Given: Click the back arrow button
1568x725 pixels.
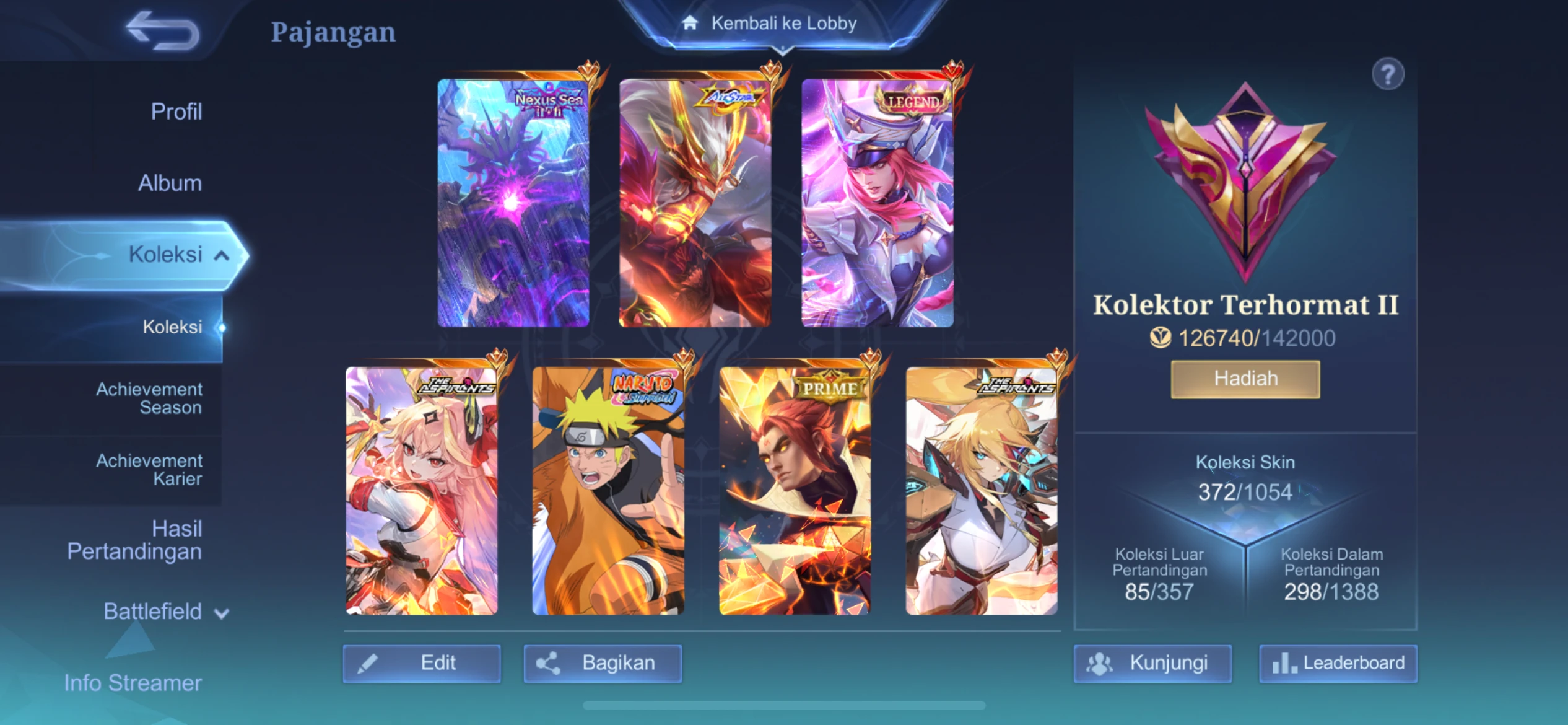Looking at the screenshot, I should [162, 30].
